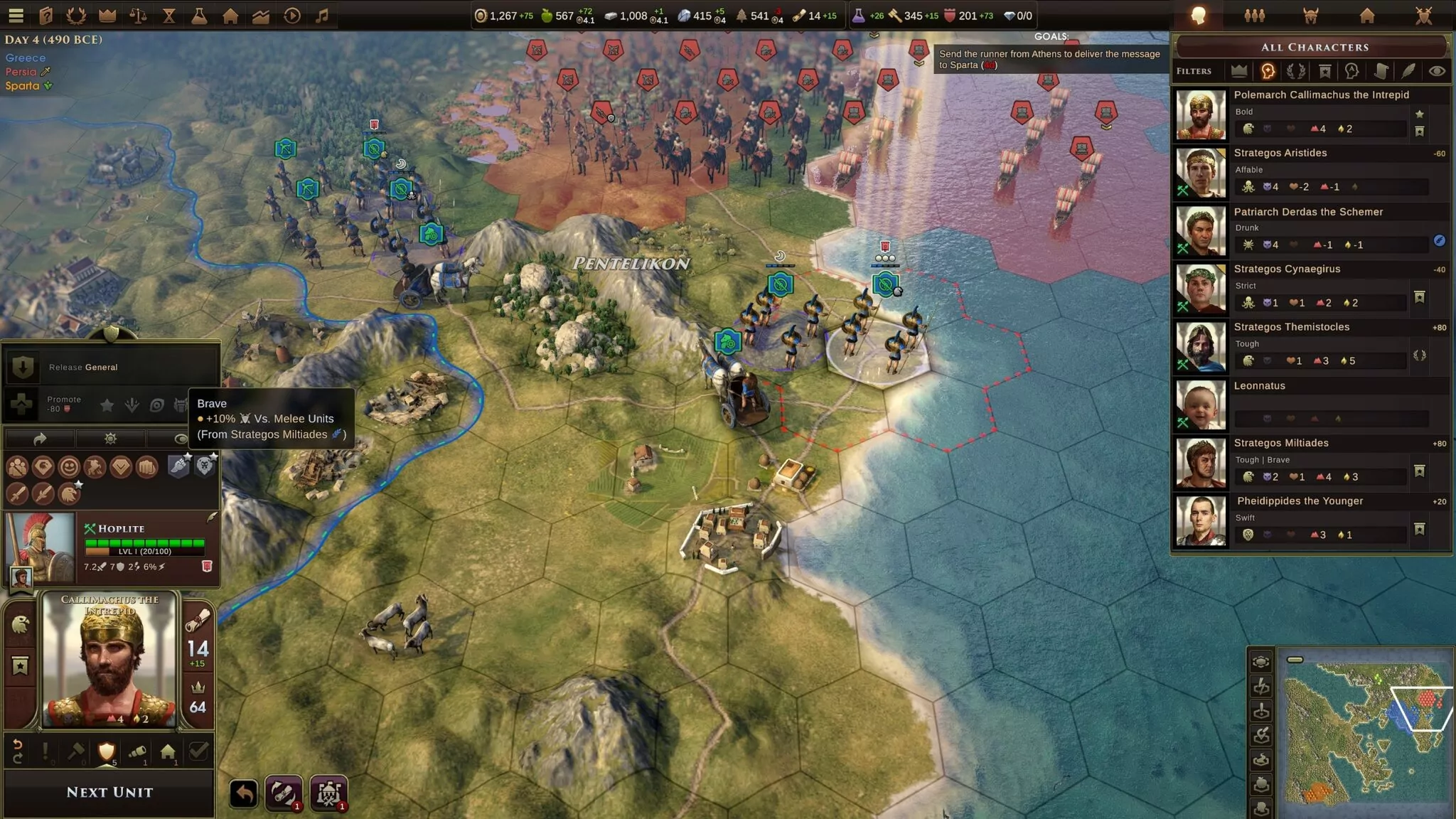1456x819 pixels.
Task: Open the help book with question mark
Action: point(46,15)
